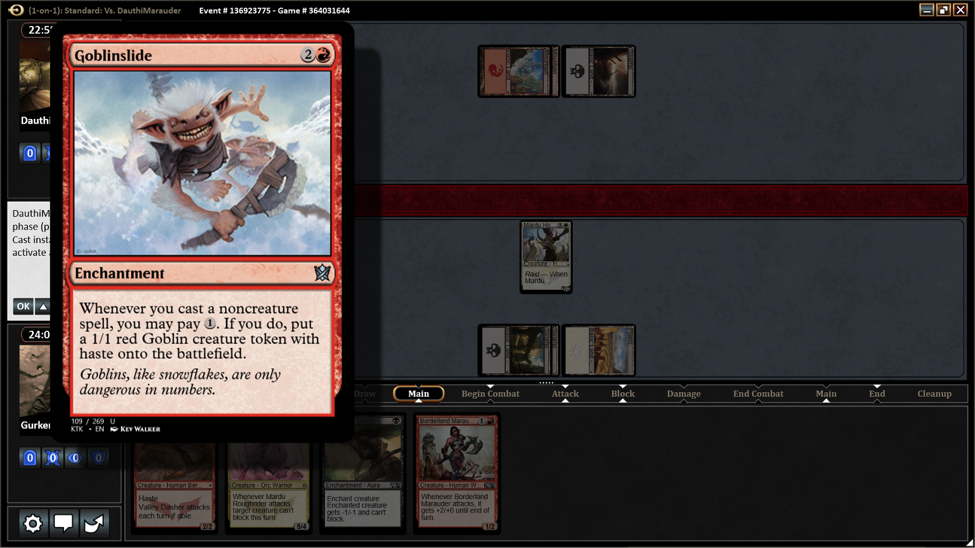Toggle the Cleanup phase stop
Image resolution: width=975 pixels, height=548 pixels.
[934, 394]
